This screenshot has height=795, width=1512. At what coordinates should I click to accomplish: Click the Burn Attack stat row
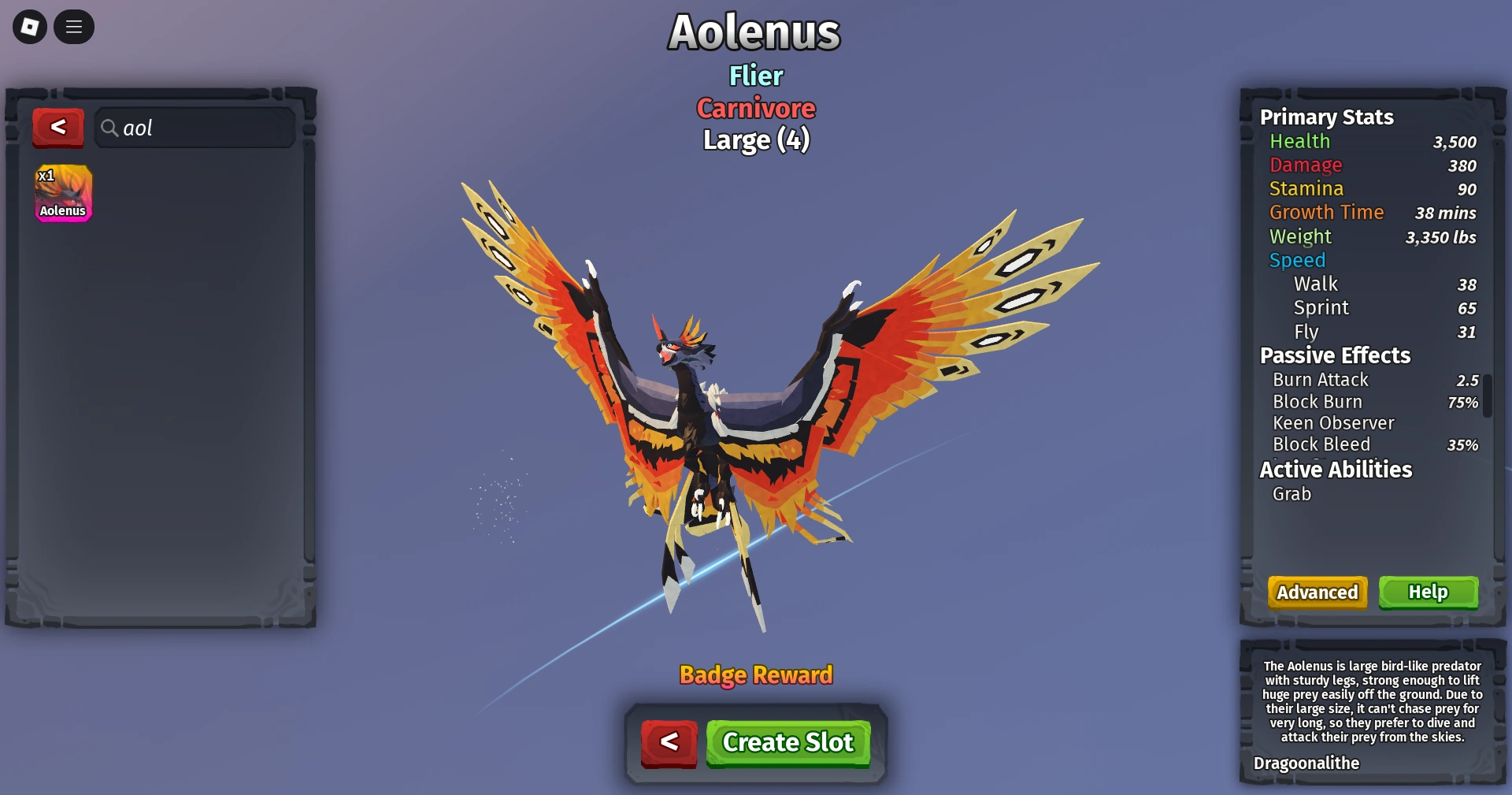(1321, 380)
